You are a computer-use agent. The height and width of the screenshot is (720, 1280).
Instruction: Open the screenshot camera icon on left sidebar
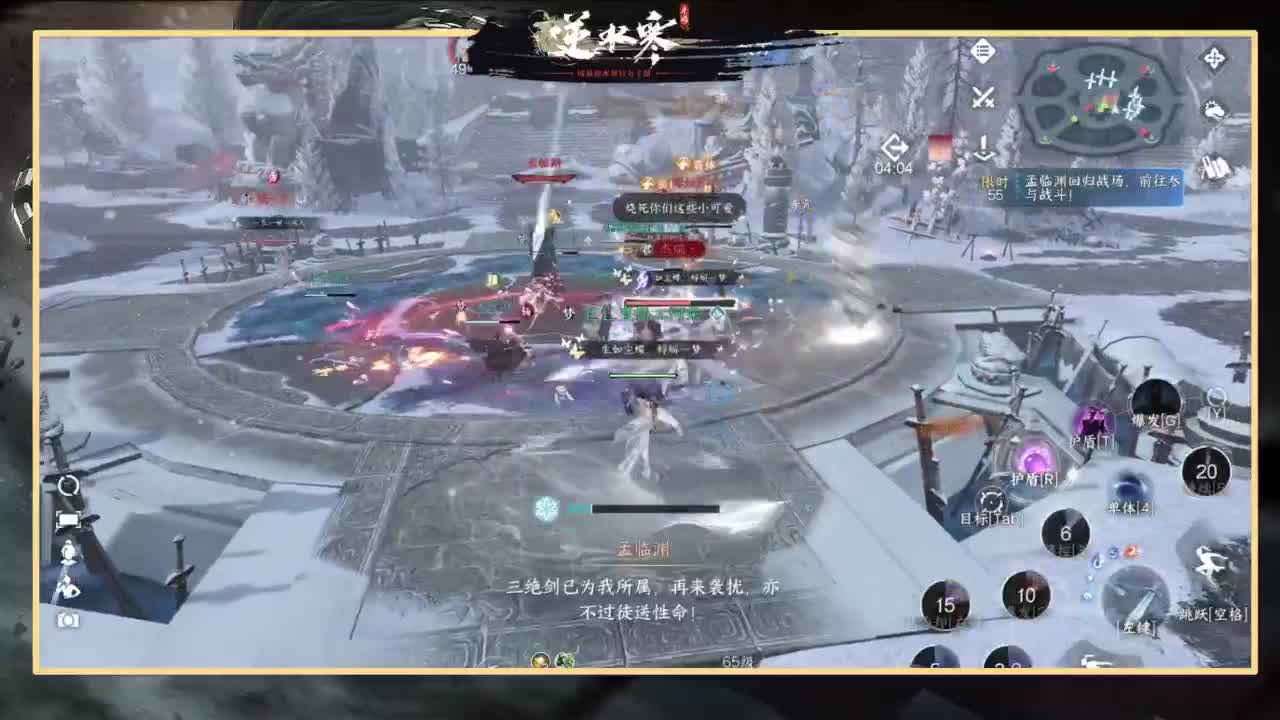click(x=66, y=618)
